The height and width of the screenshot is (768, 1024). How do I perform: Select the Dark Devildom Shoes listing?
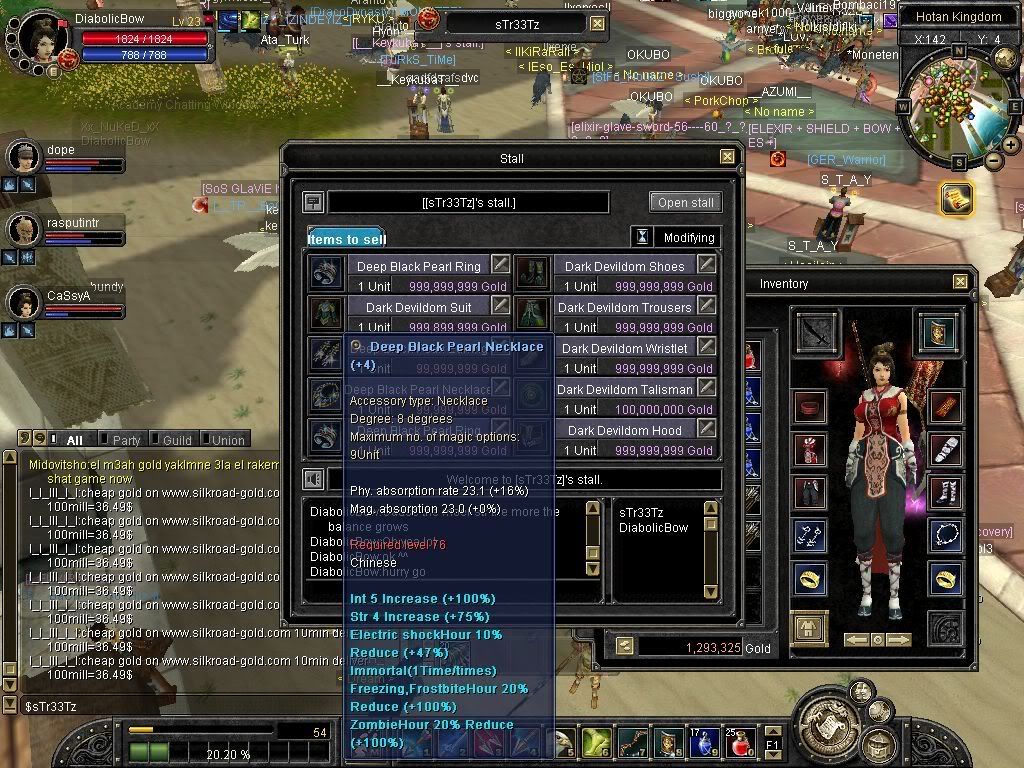pos(624,266)
